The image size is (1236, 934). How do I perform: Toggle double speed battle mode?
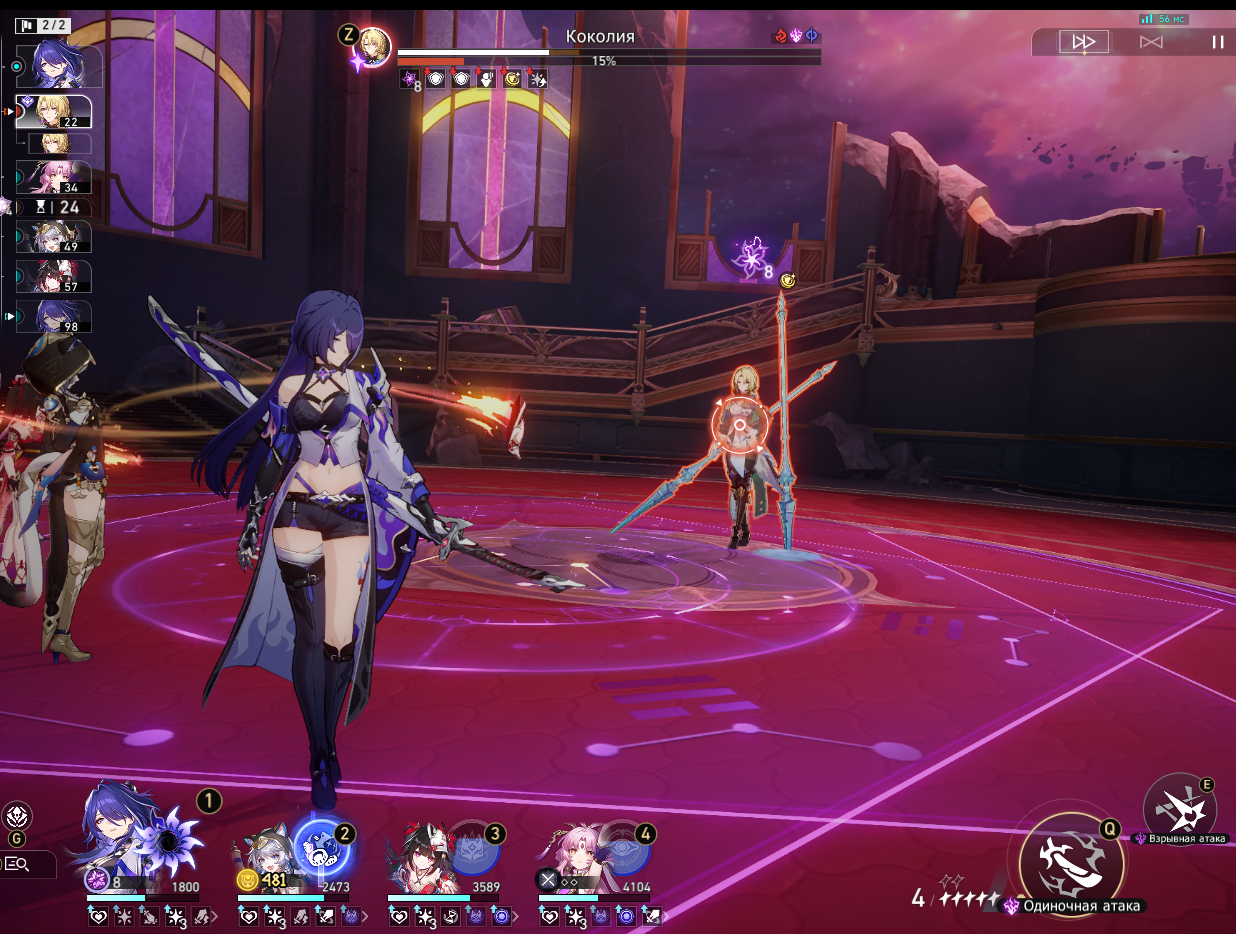pos(1083,42)
